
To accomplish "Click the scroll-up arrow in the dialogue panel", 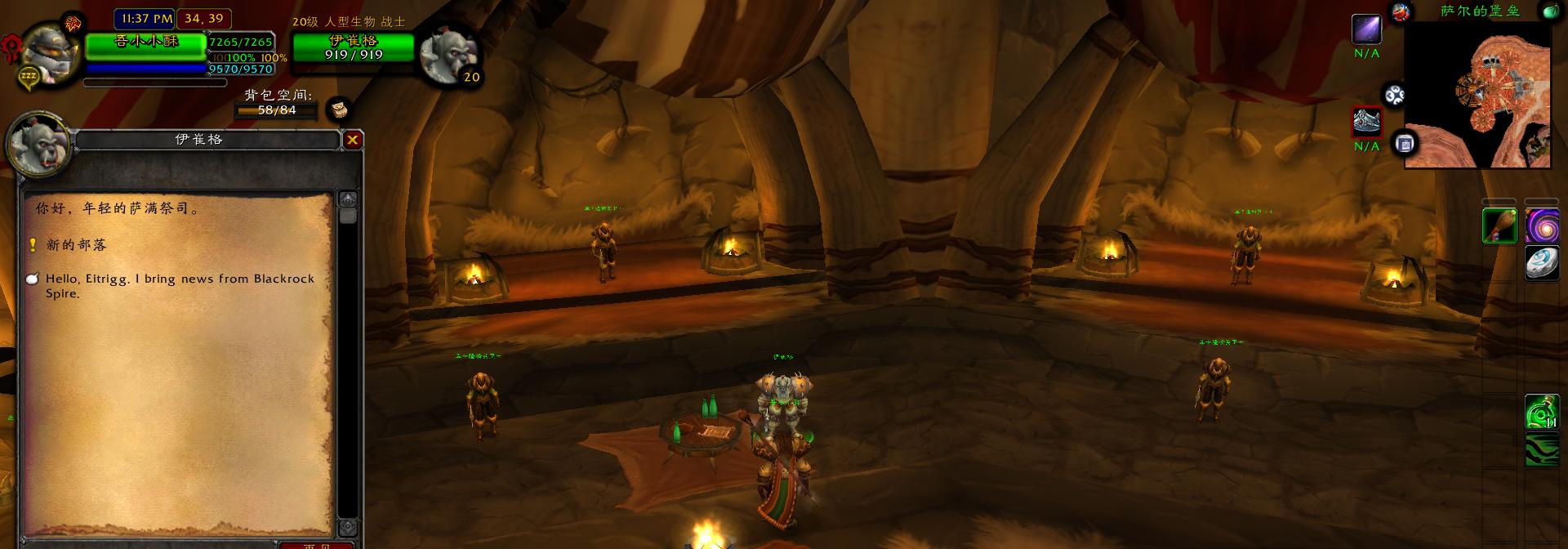I will tap(348, 199).
